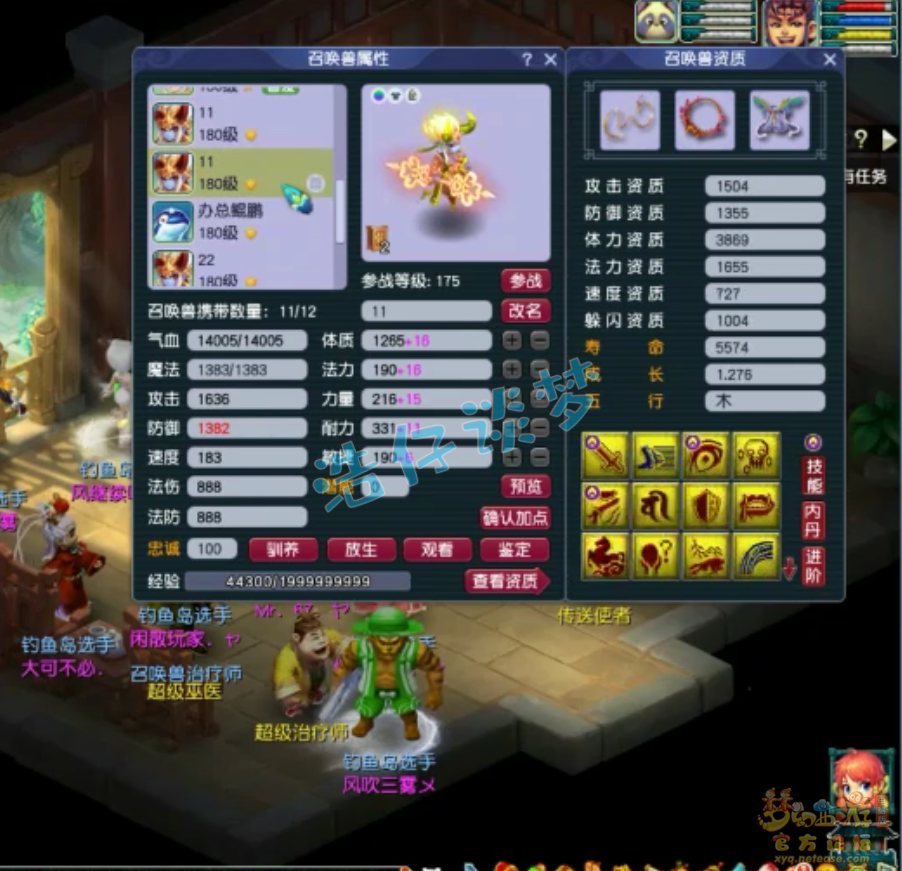Click the 观看 view button

pos(437,550)
